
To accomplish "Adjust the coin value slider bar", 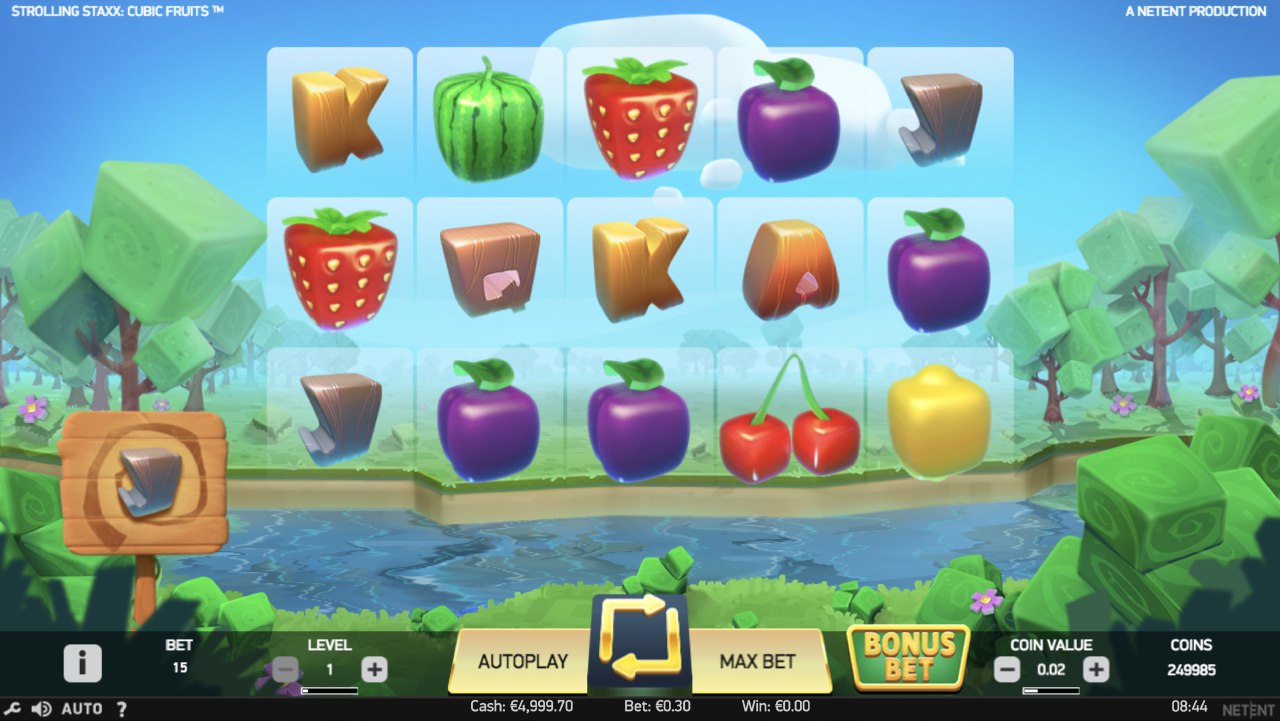I will coord(1051,690).
